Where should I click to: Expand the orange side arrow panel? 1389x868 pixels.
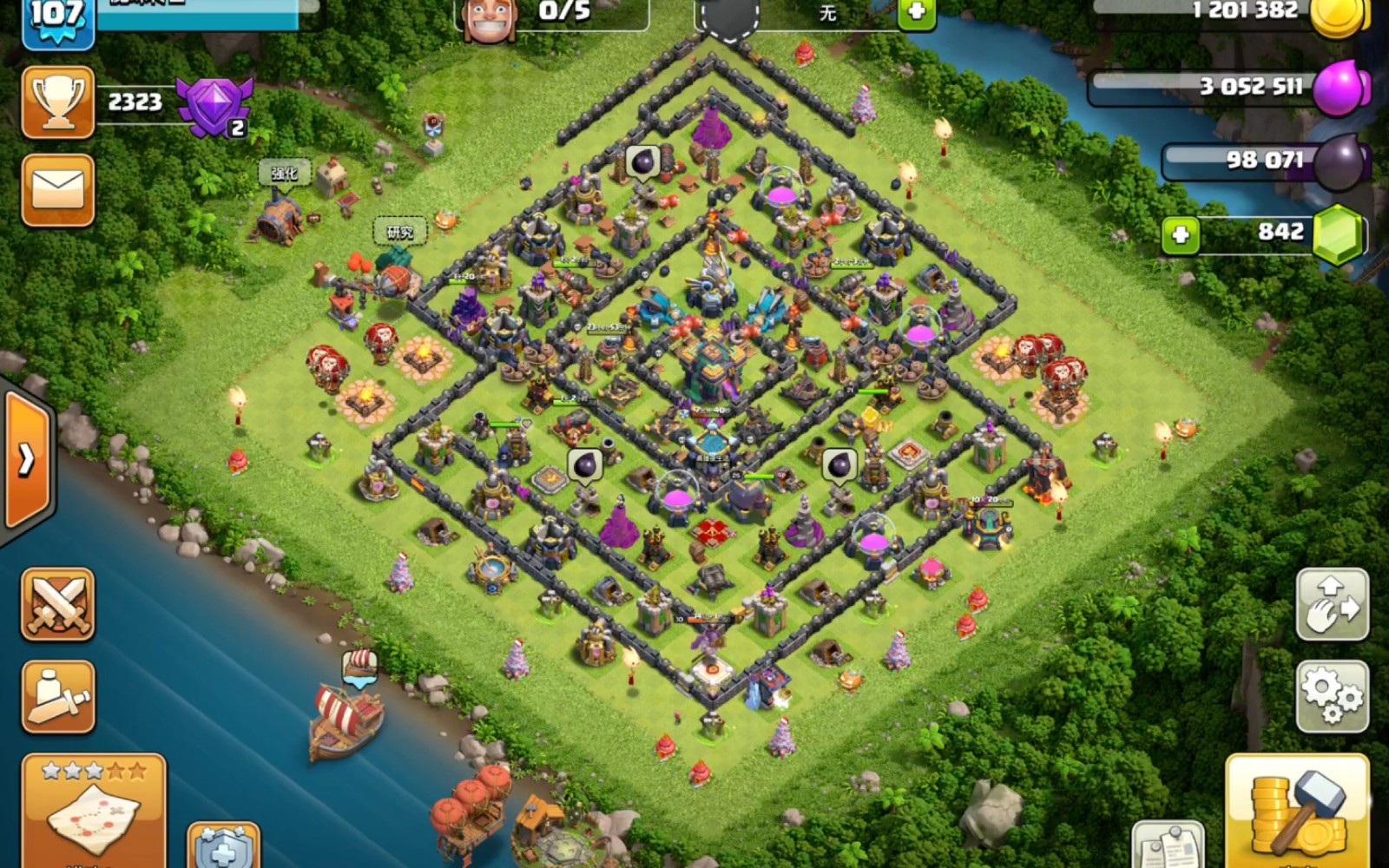27,458
